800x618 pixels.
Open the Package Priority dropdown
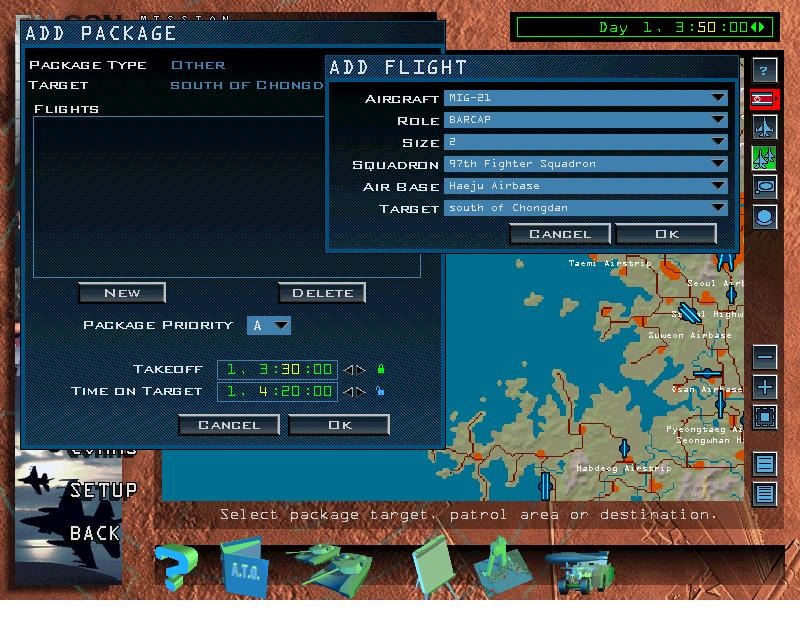tap(269, 325)
